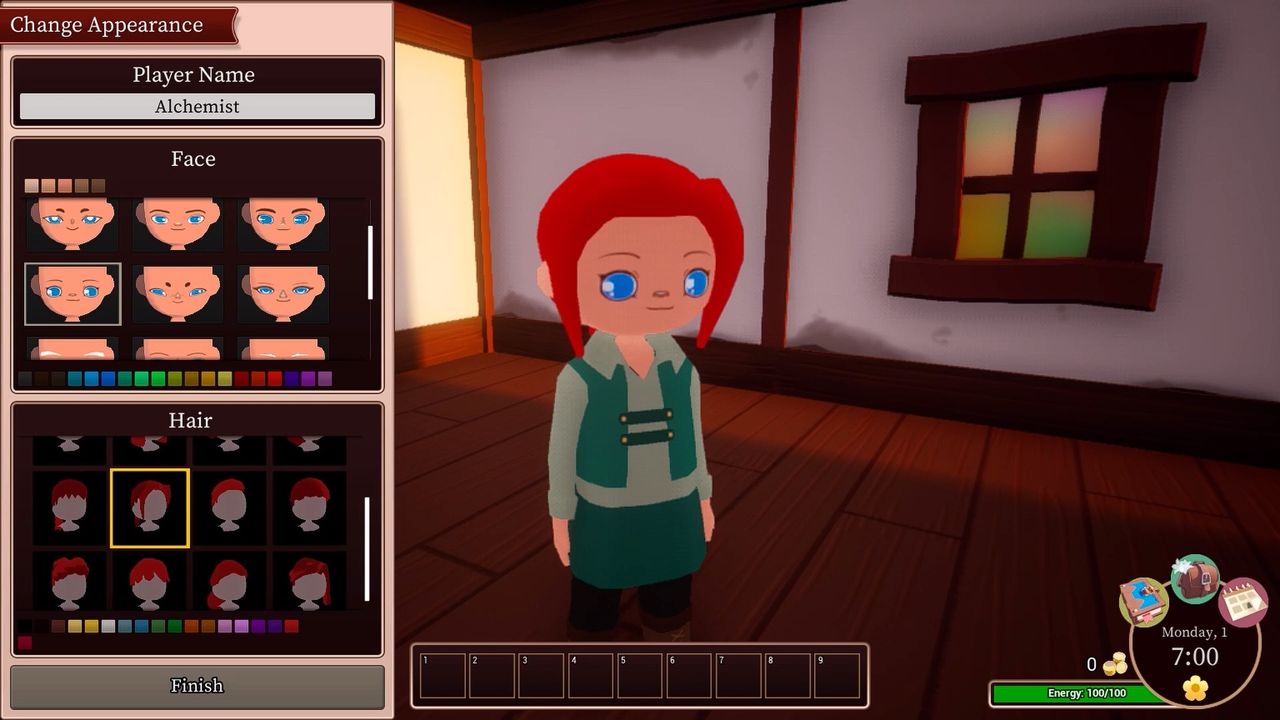The height and width of the screenshot is (720, 1280).
Task: Pick a purple swatch in the Face color row
Action: pos(308,378)
